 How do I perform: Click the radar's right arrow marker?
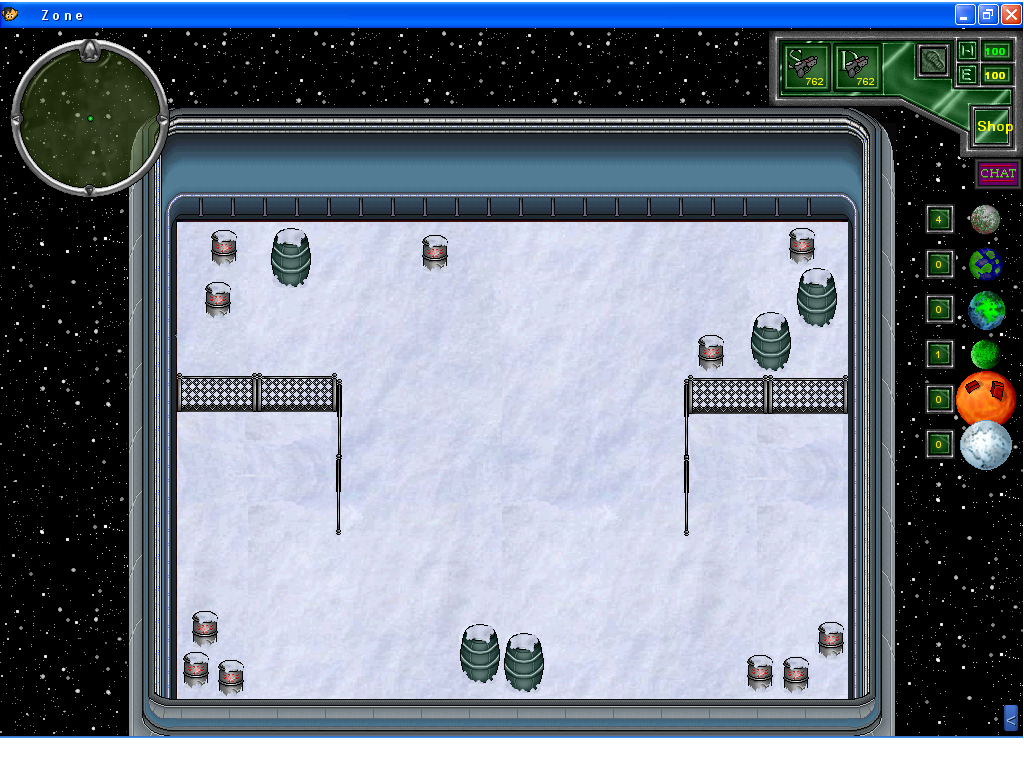click(162, 119)
